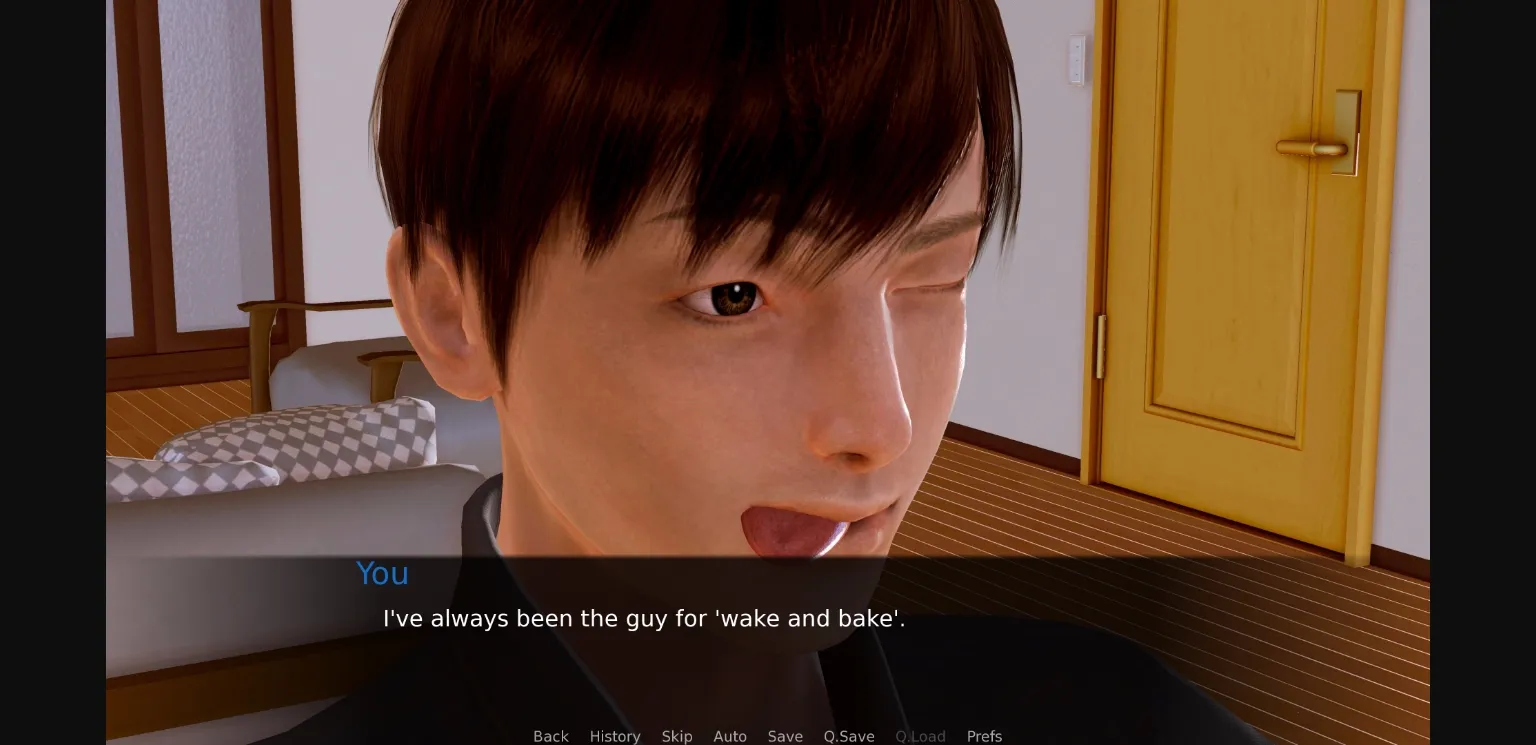Select Skip from the quick menu
The height and width of the screenshot is (745, 1536).
(677, 736)
